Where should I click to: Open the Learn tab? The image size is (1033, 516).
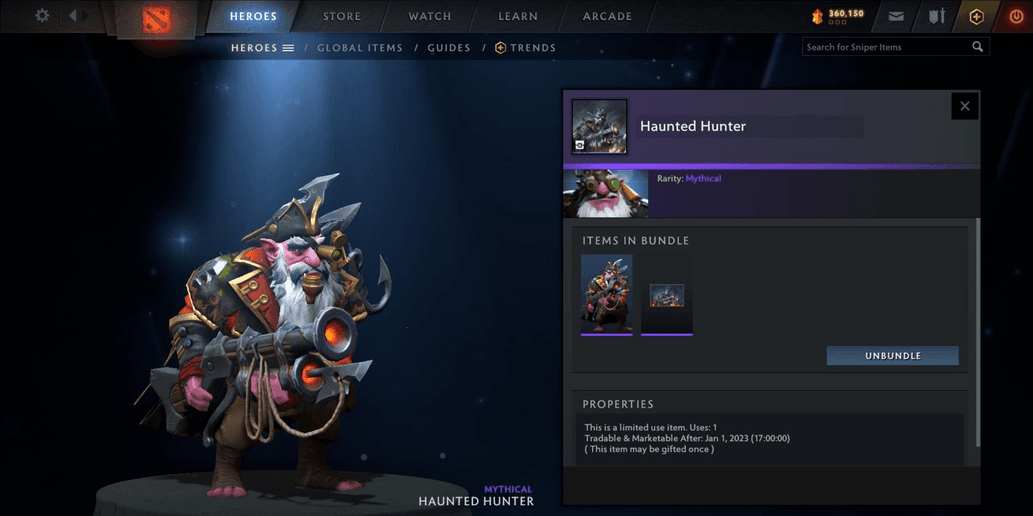click(x=518, y=16)
